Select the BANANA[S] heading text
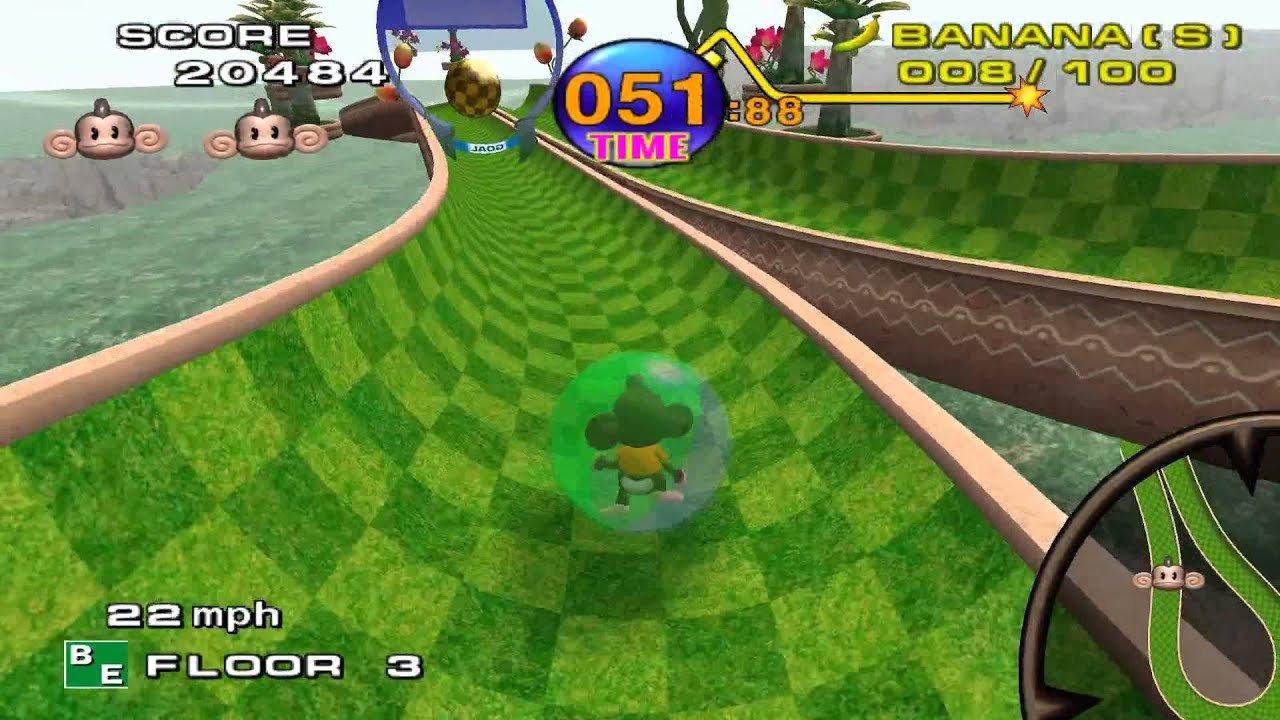The width and height of the screenshot is (1280, 720). [1065, 37]
